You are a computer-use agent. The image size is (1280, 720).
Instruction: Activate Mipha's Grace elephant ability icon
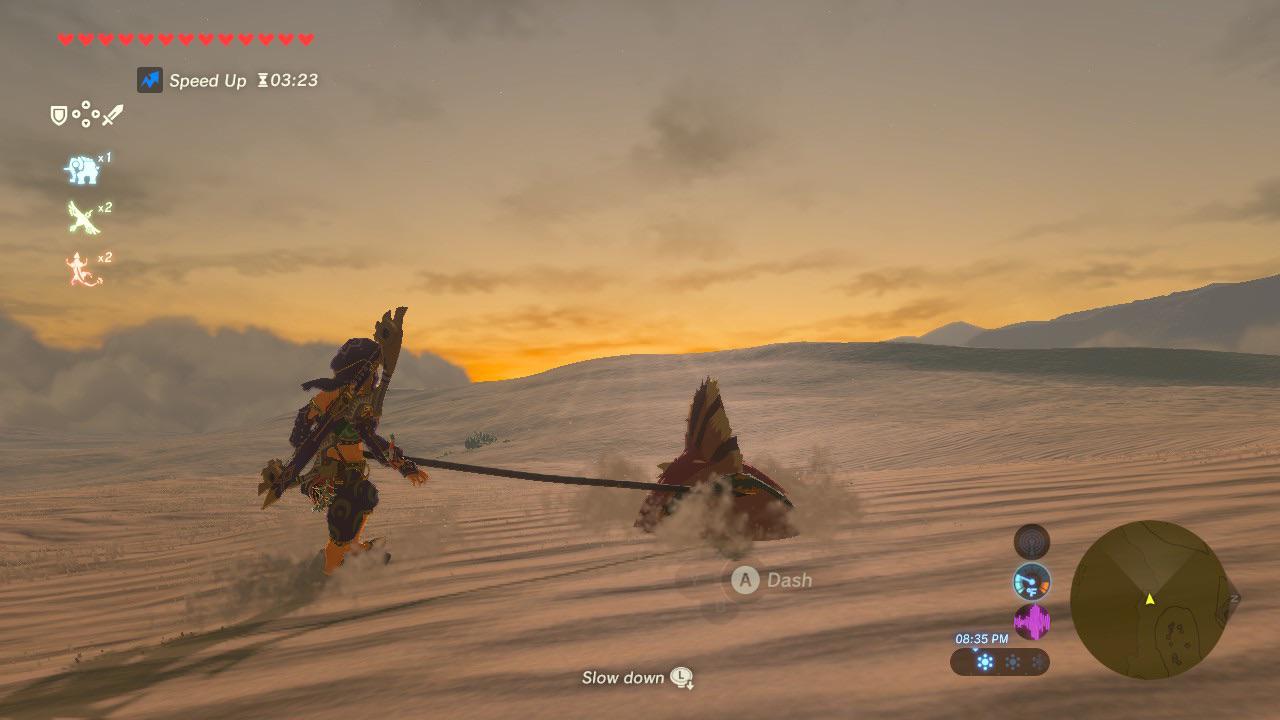84,170
